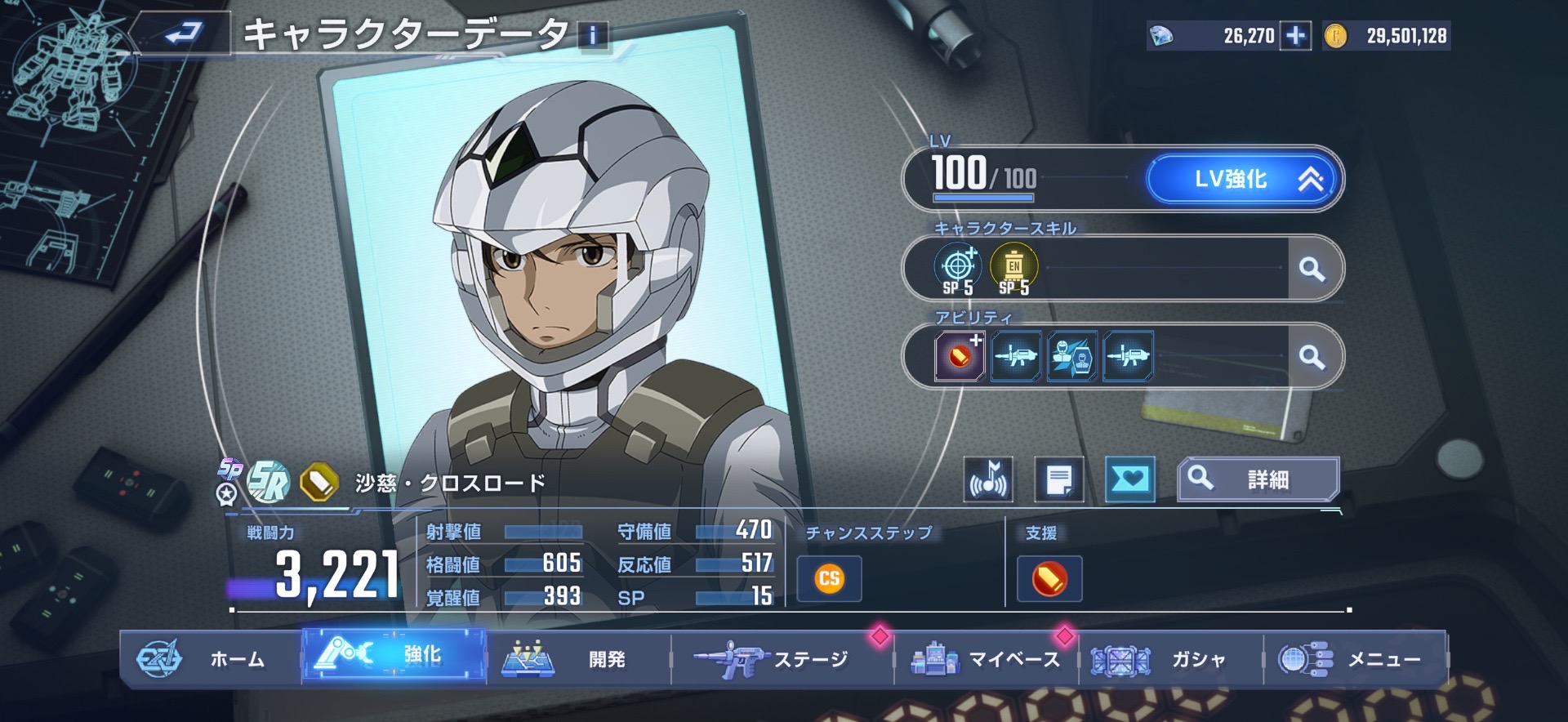This screenshot has width=1568, height=722.
Task: Open the 詳細 details button
Action: pyautogui.click(x=1258, y=479)
